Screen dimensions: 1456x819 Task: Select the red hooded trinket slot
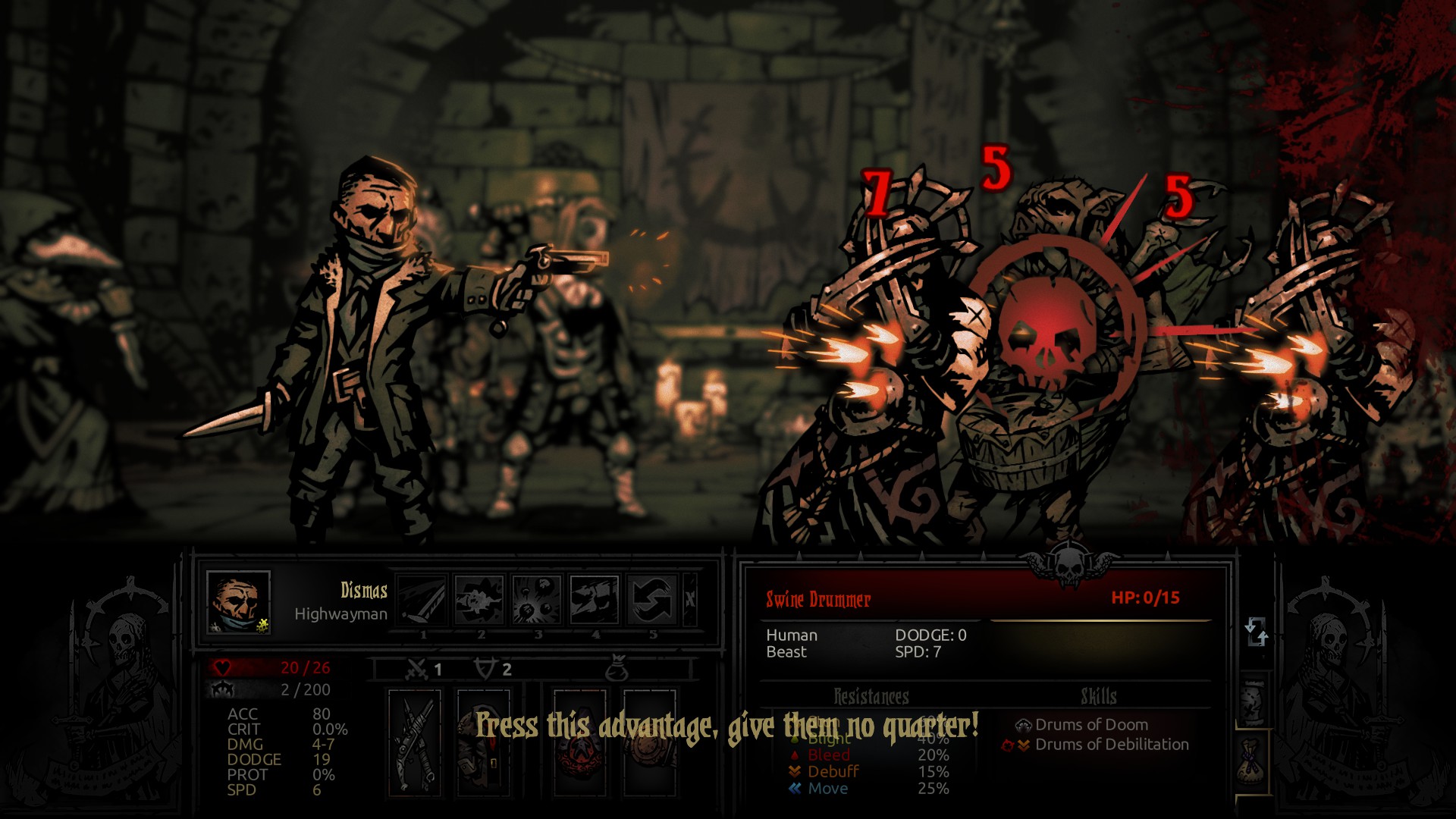(580, 742)
